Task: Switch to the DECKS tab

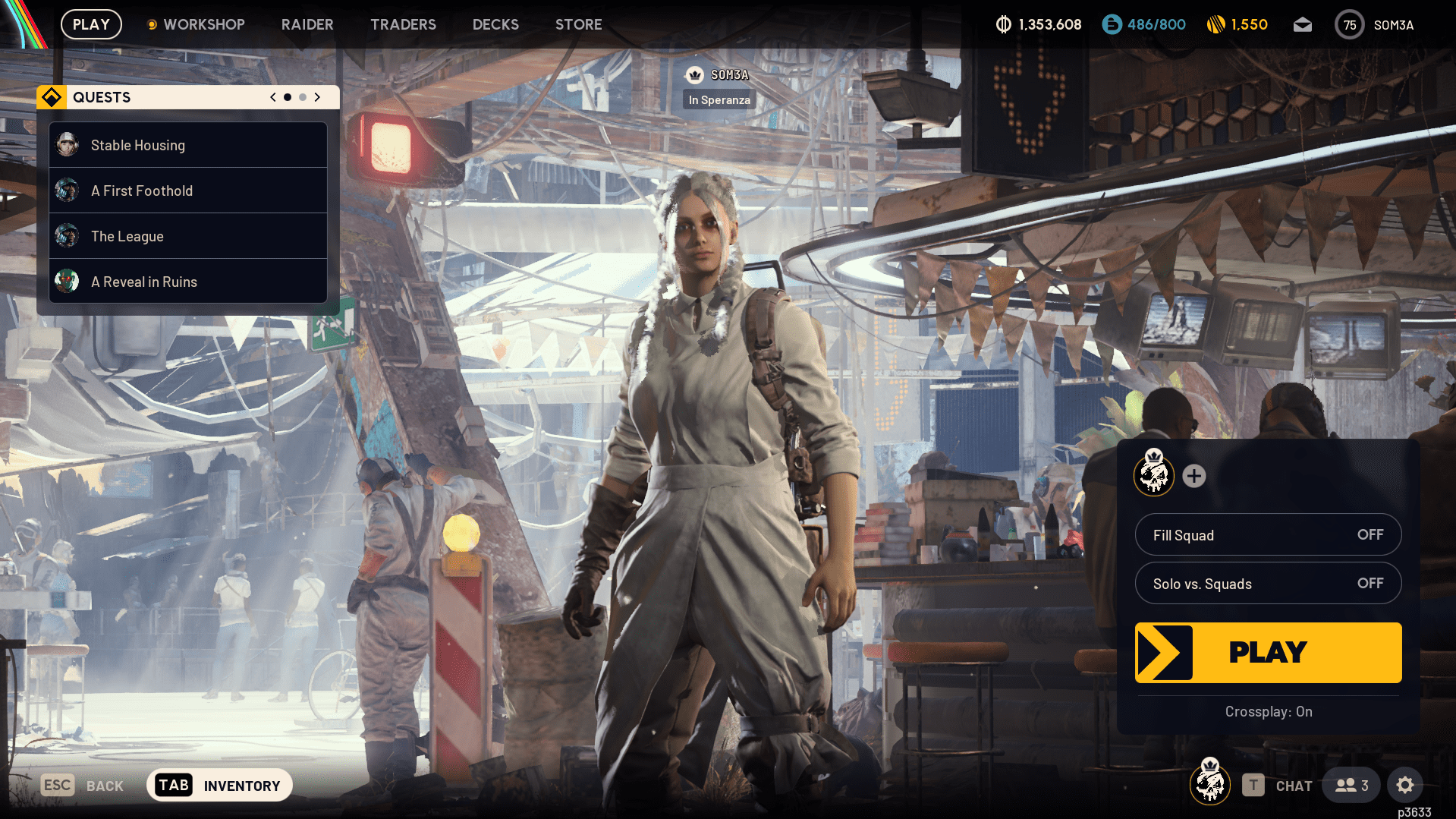Action: (x=495, y=24)
